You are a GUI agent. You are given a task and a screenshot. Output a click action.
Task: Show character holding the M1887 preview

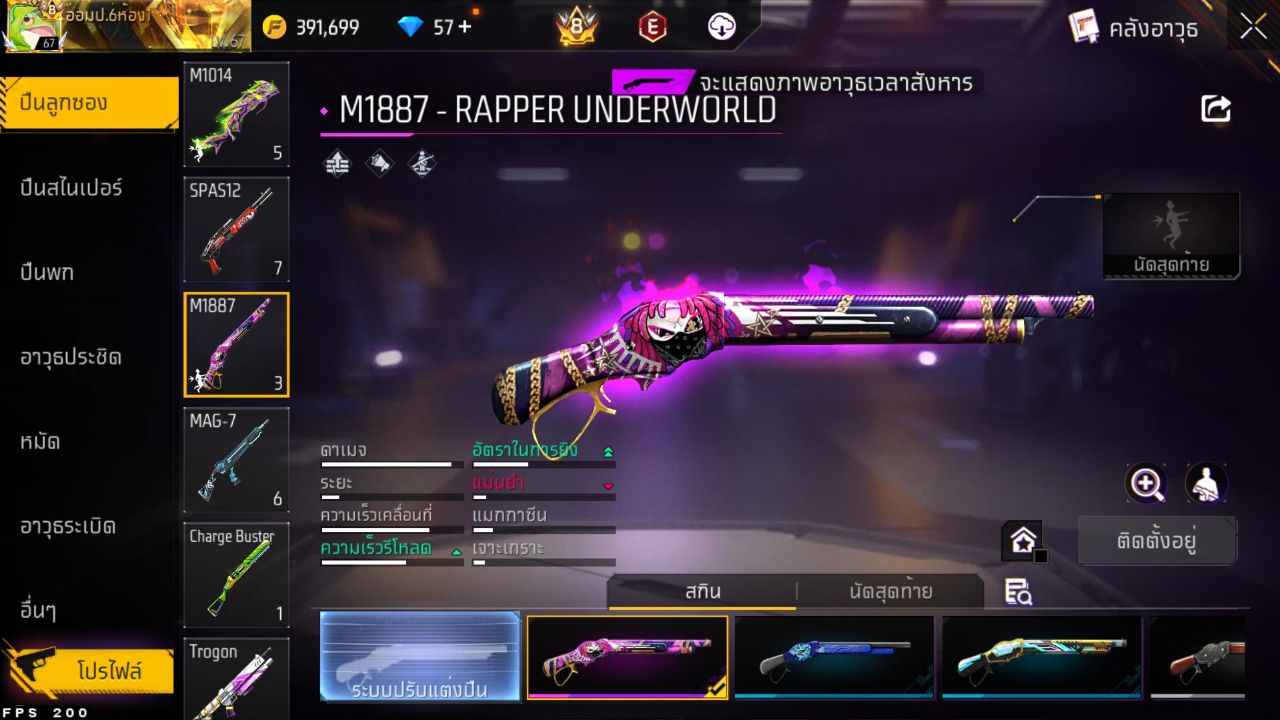1206,485
